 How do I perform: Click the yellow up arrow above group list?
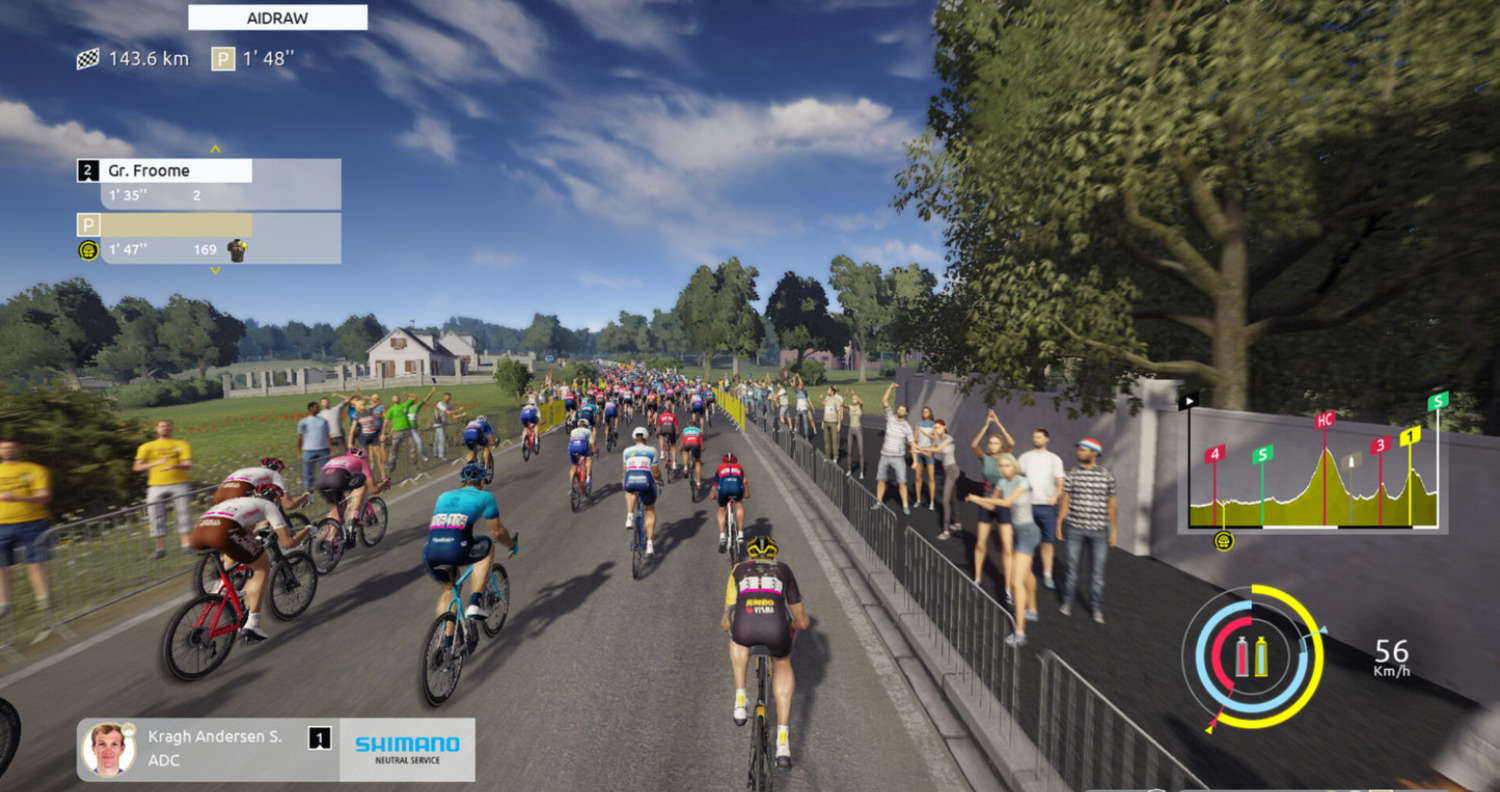click(x=215, y=148)
